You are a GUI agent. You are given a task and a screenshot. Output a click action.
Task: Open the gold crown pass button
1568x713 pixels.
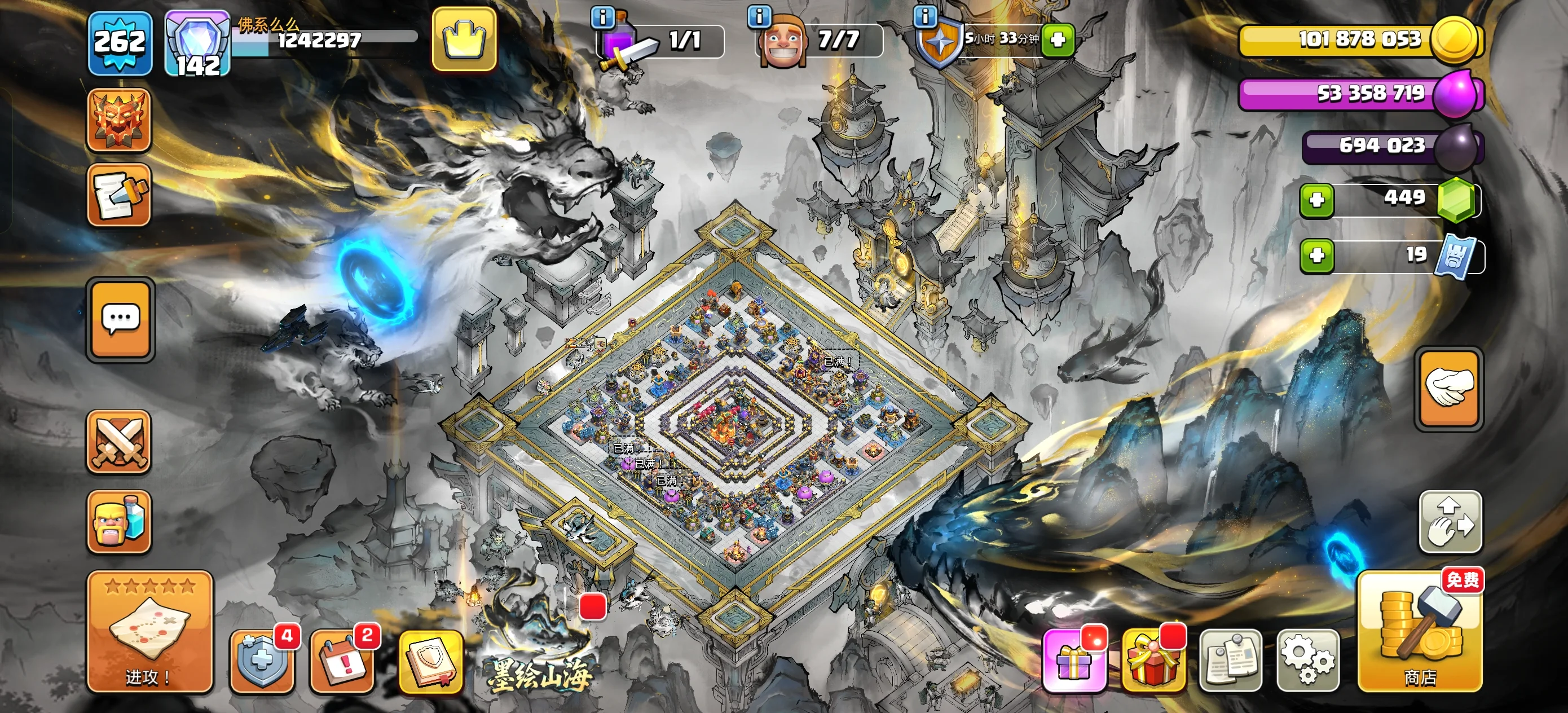coord(464,39)
